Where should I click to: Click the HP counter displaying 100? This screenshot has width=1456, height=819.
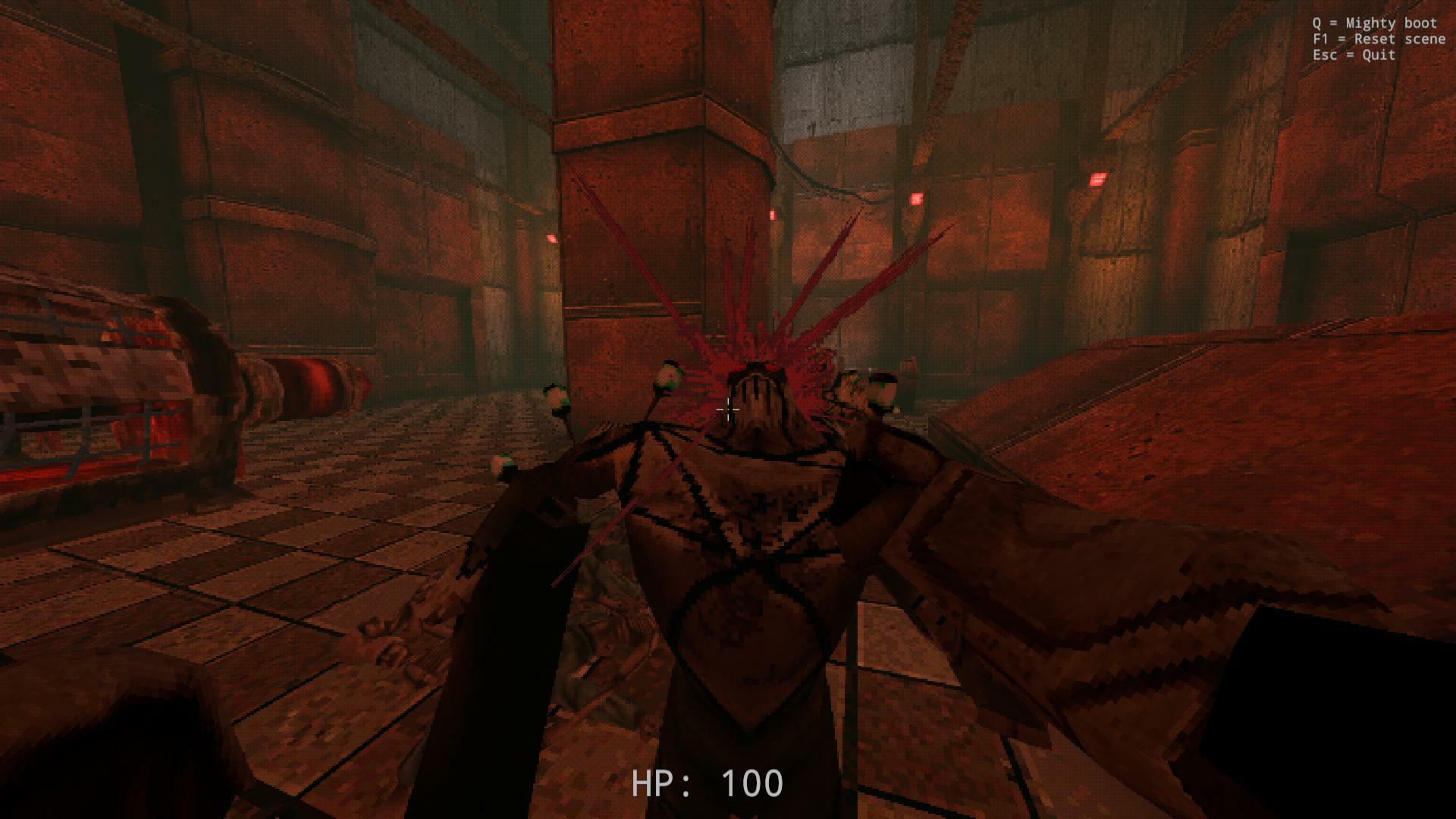pos(707,783)
